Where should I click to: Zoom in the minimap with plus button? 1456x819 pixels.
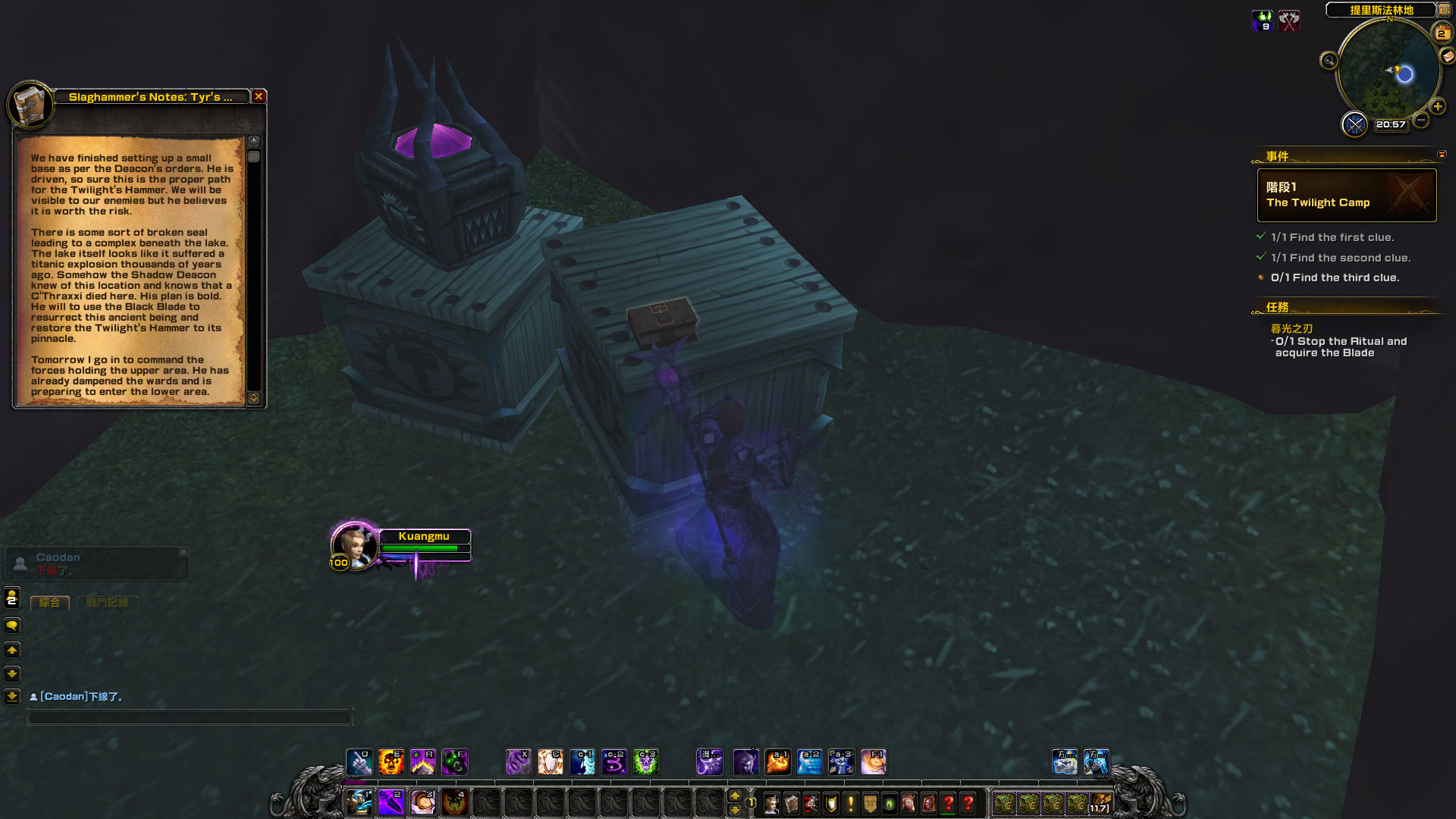1437,107
